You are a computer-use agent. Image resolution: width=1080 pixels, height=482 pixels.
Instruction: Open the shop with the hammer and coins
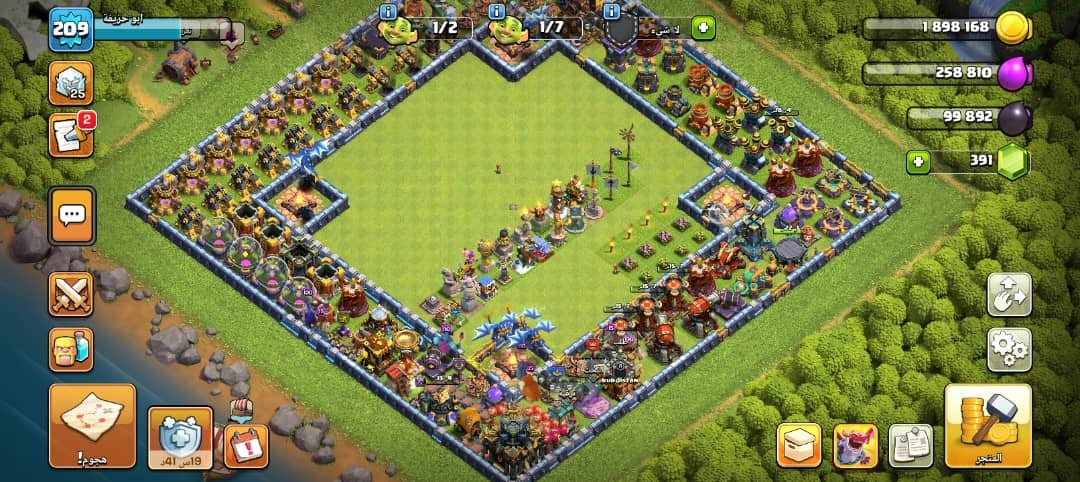click(x=987, y=426)
